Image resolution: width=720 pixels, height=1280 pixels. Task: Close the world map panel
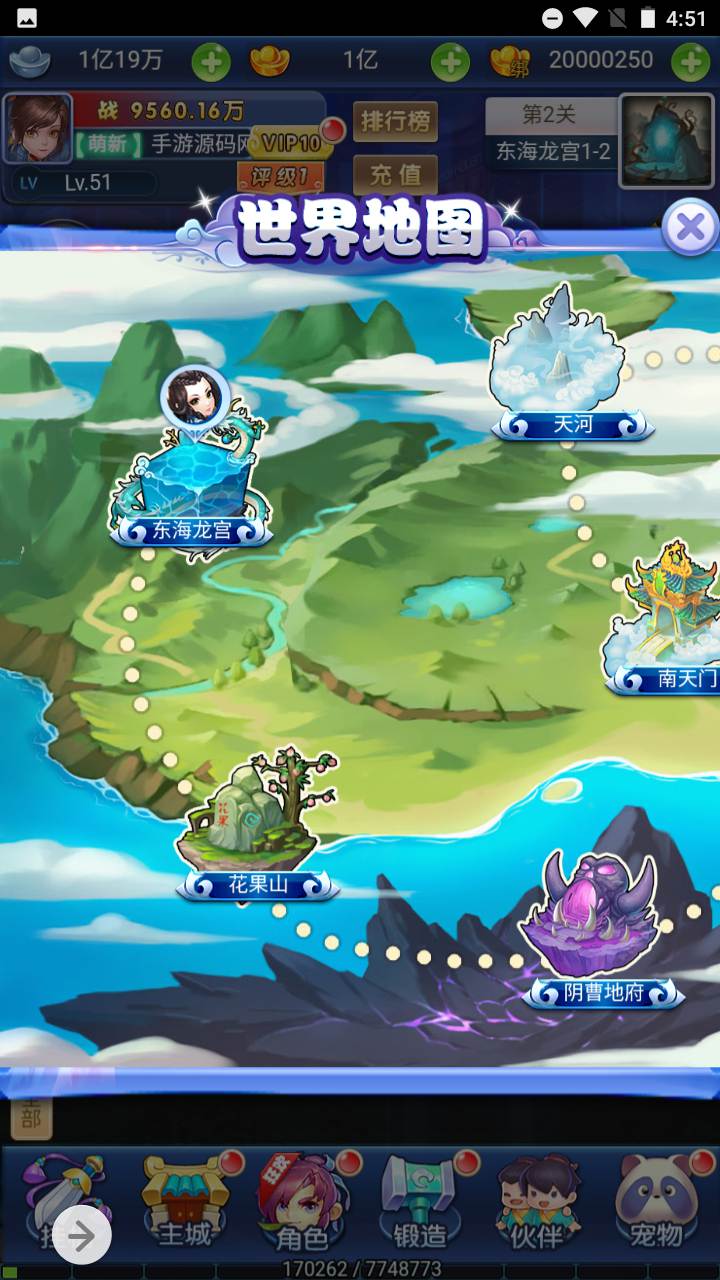pos(690,228)
